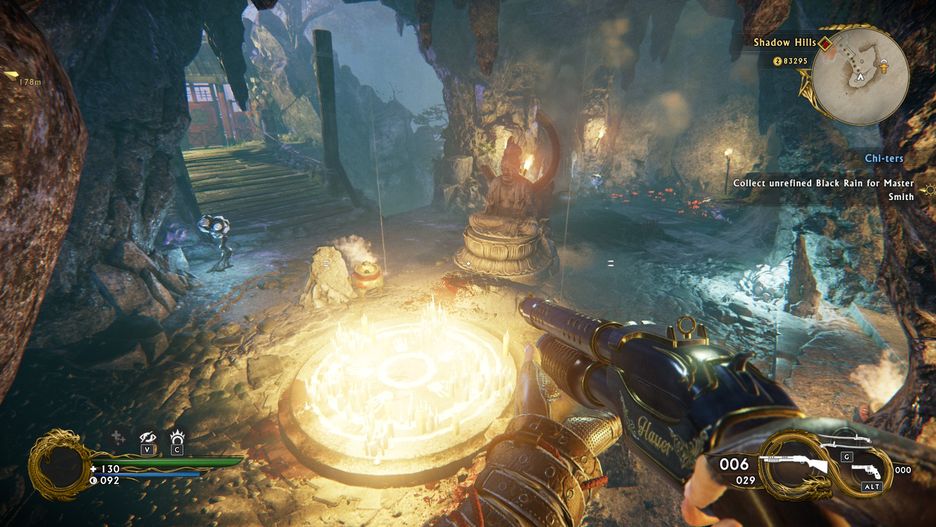Select the shotgun weapon icon
The height and width of the screenshot is (527, 936).
(x=793, y=466)
